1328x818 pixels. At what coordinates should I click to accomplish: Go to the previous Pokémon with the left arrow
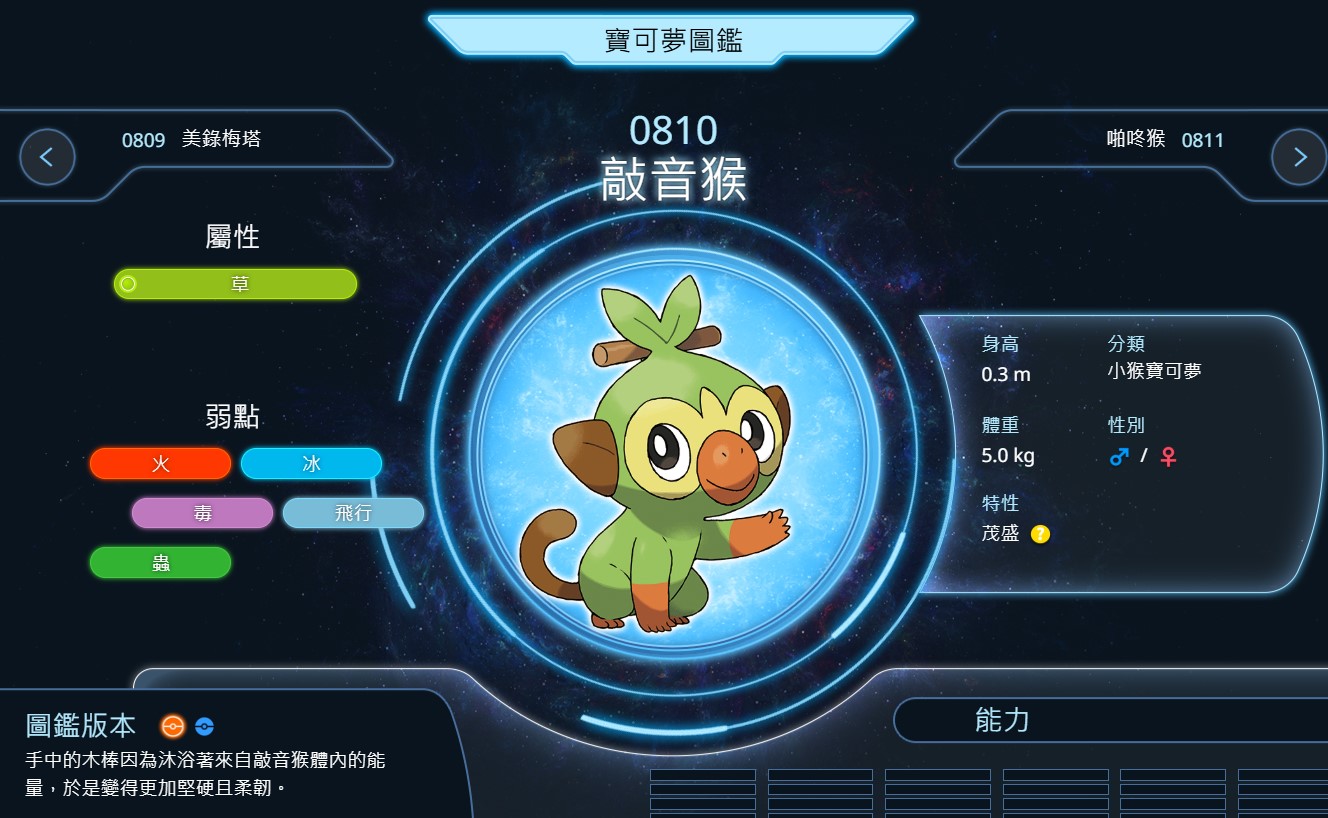pyautogui.click(x=47, y=157)
